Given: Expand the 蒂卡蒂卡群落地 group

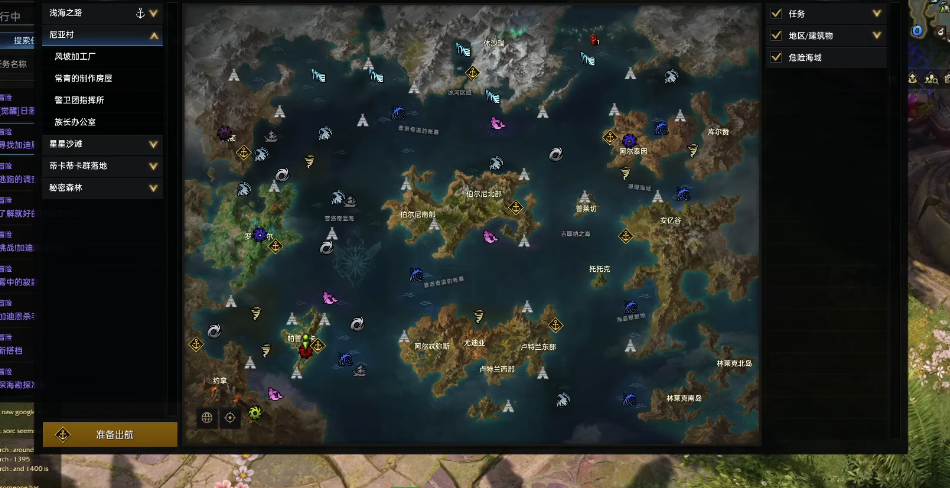Looking at the screenshot, I should click(153, 166).
